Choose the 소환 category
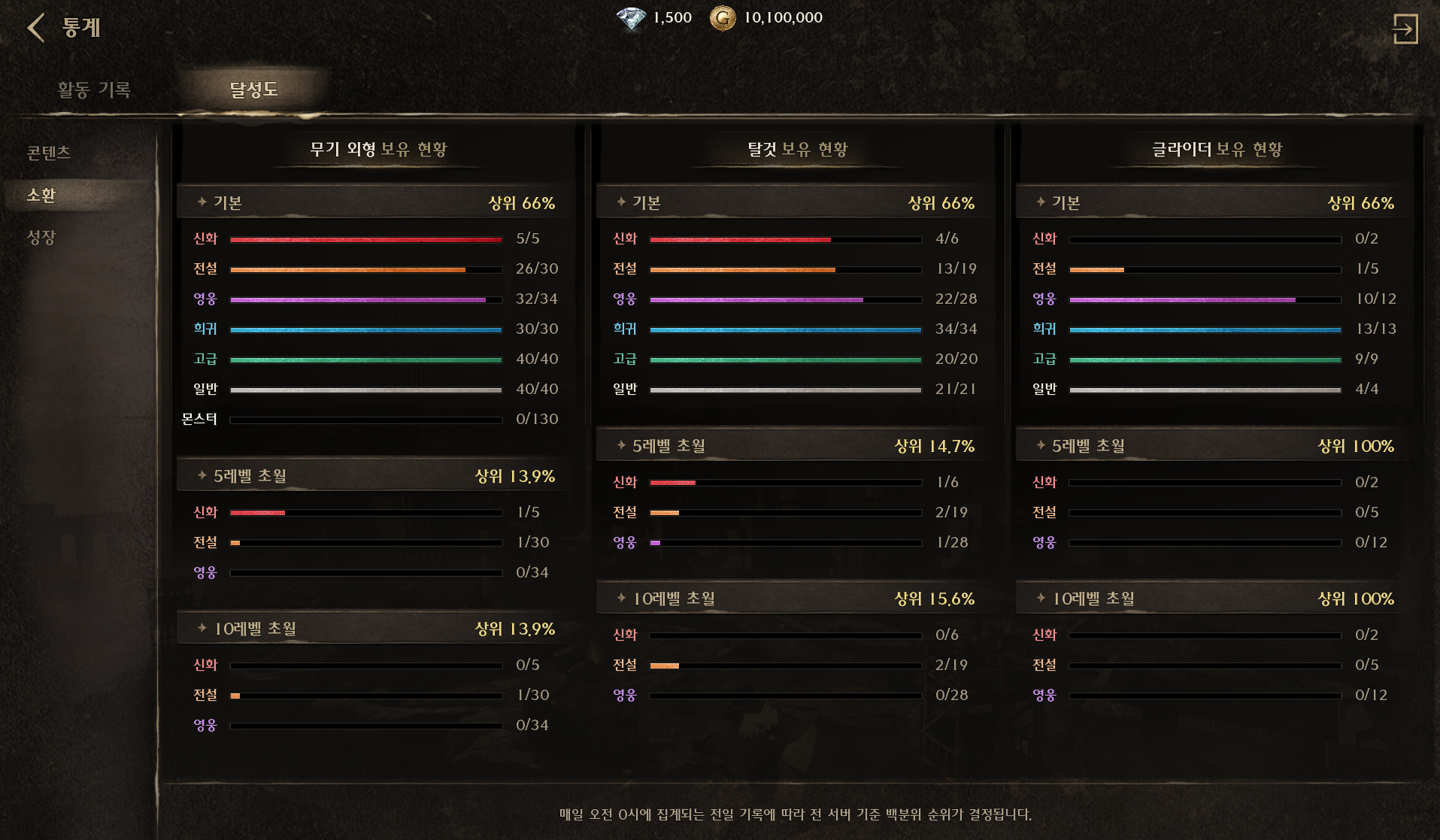 (x=41, y=196)
